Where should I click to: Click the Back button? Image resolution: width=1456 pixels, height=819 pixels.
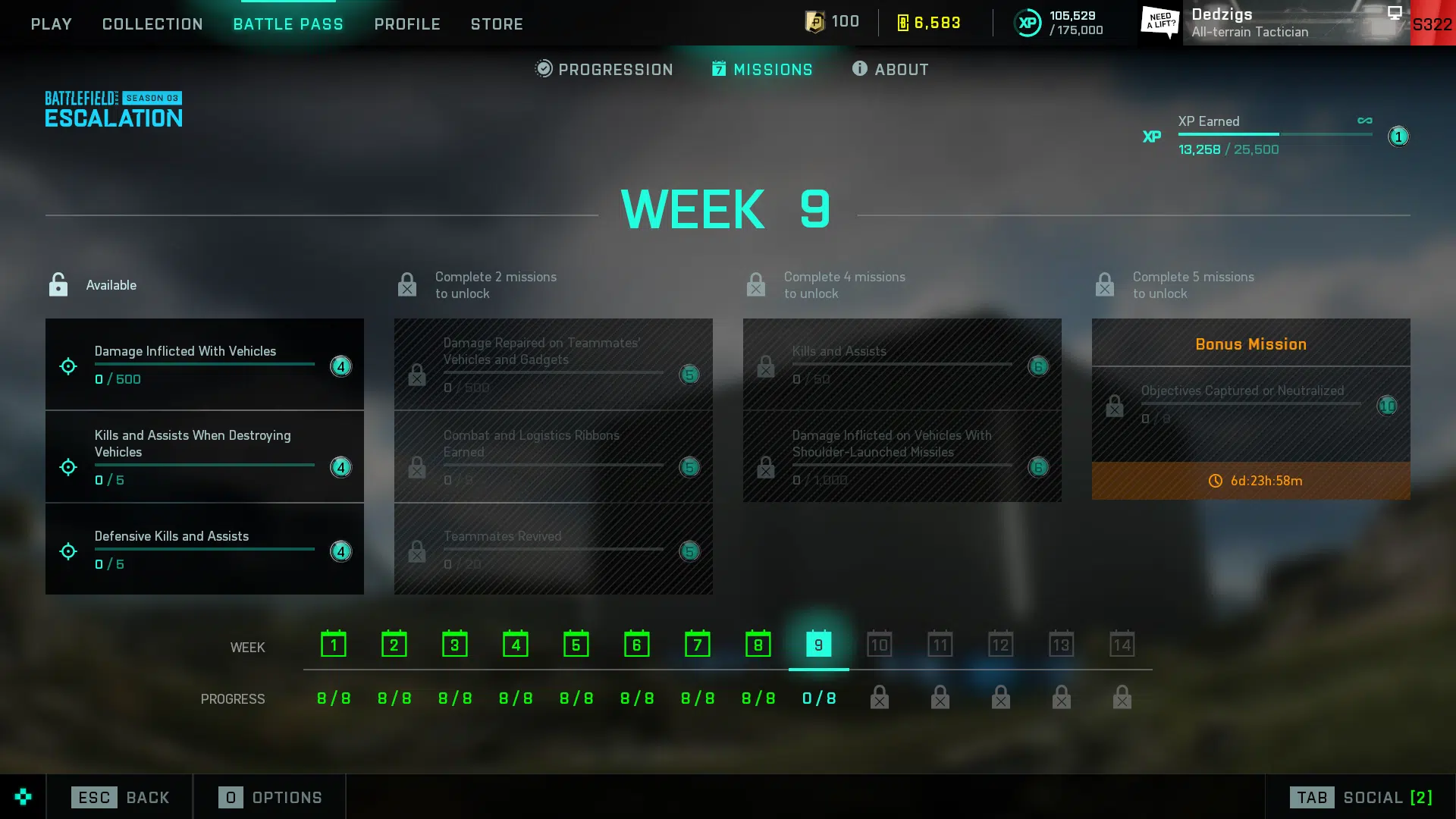tap(121, 797)
